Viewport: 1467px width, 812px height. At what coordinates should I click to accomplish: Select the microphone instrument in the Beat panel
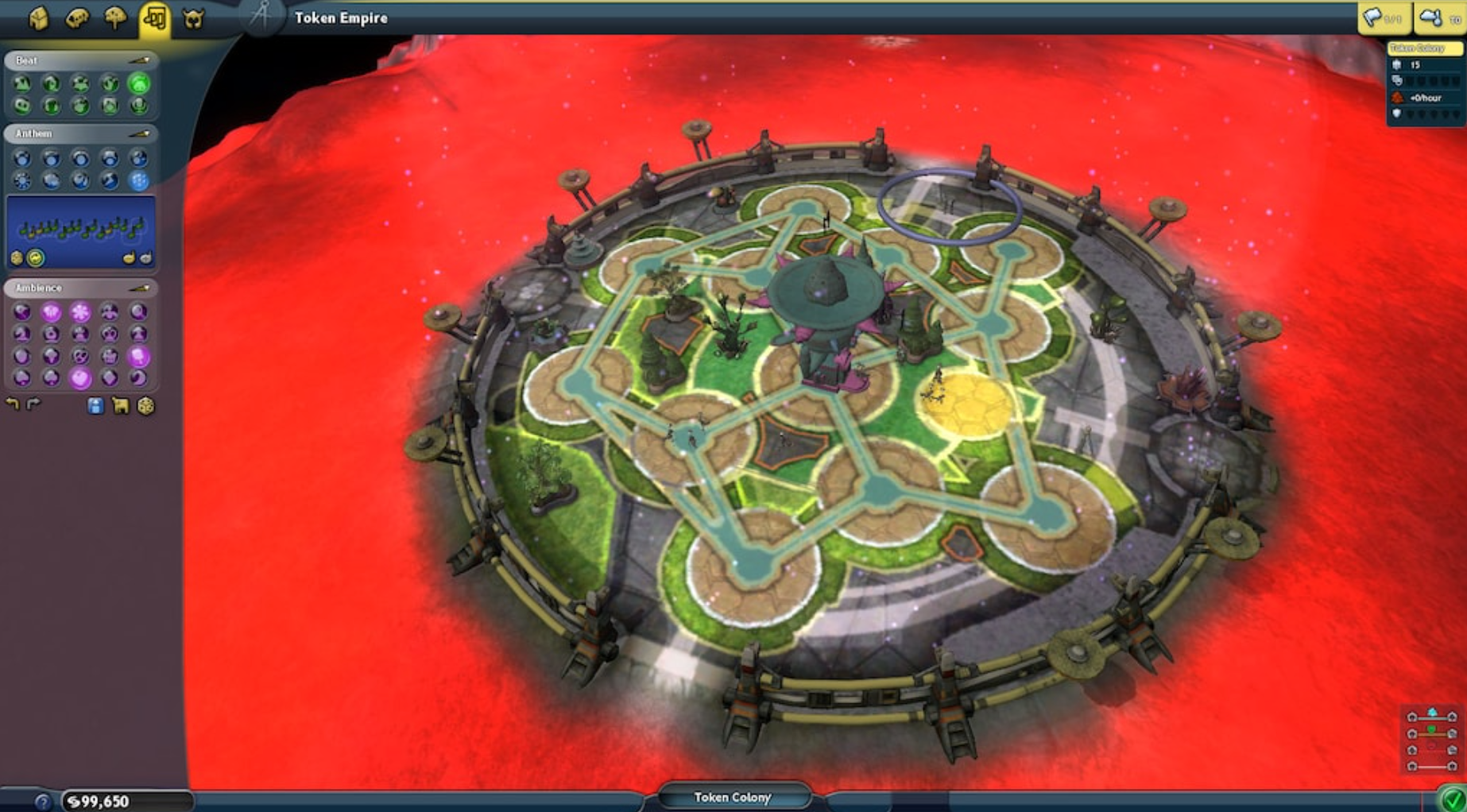coord(138,105)
